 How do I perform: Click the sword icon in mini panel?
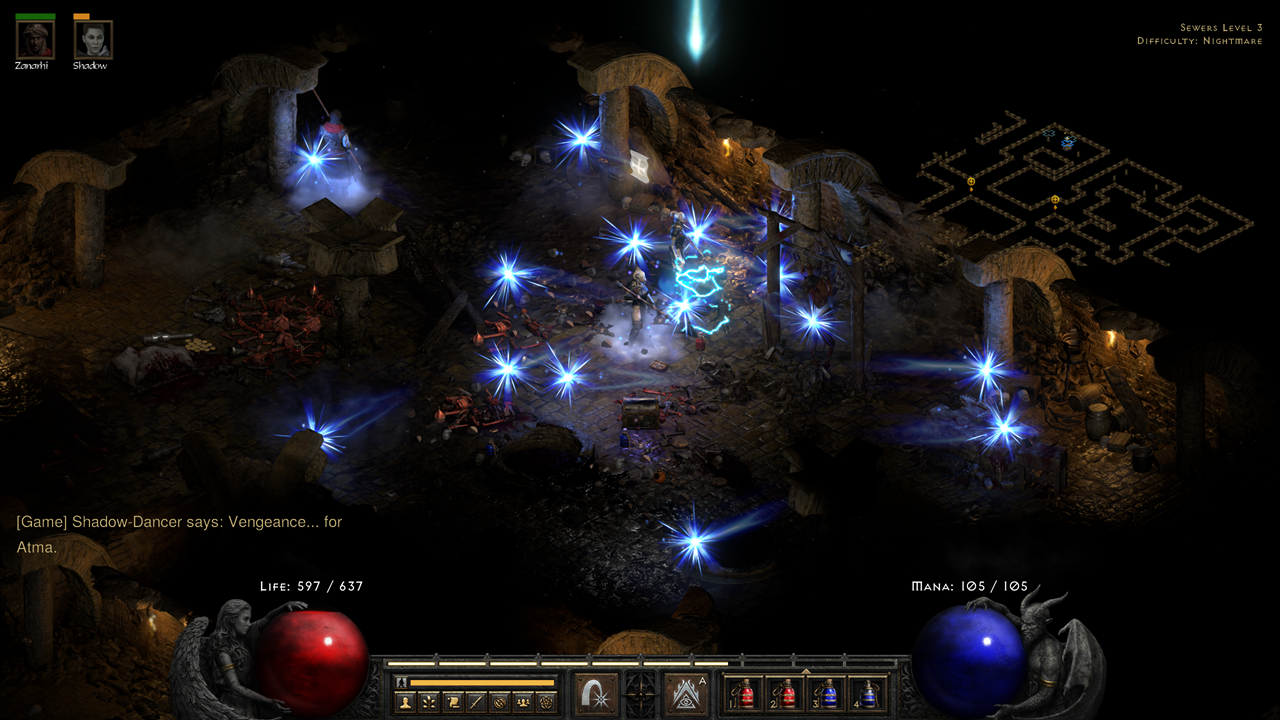pyautogui.click(x=475, y=702)
